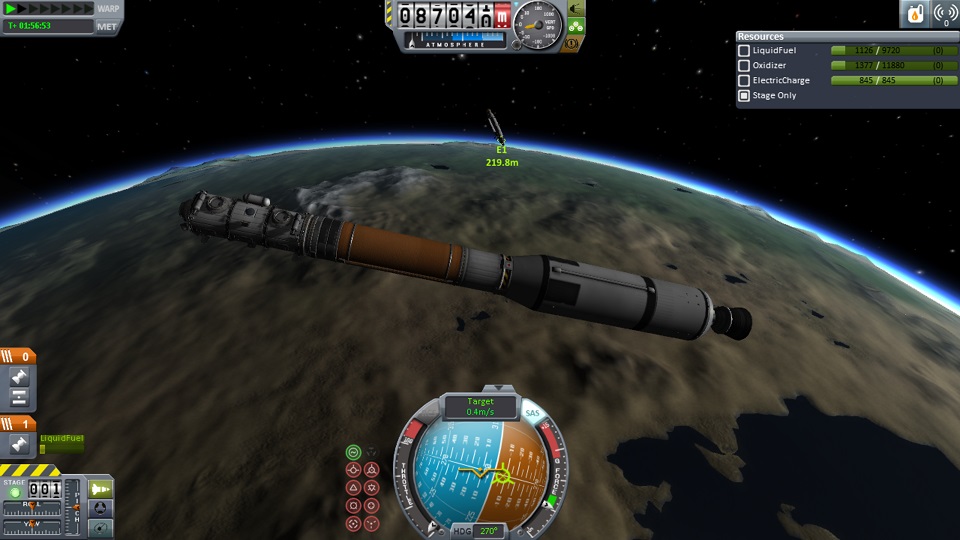Click the time warp arrows control

coord(50,8)
